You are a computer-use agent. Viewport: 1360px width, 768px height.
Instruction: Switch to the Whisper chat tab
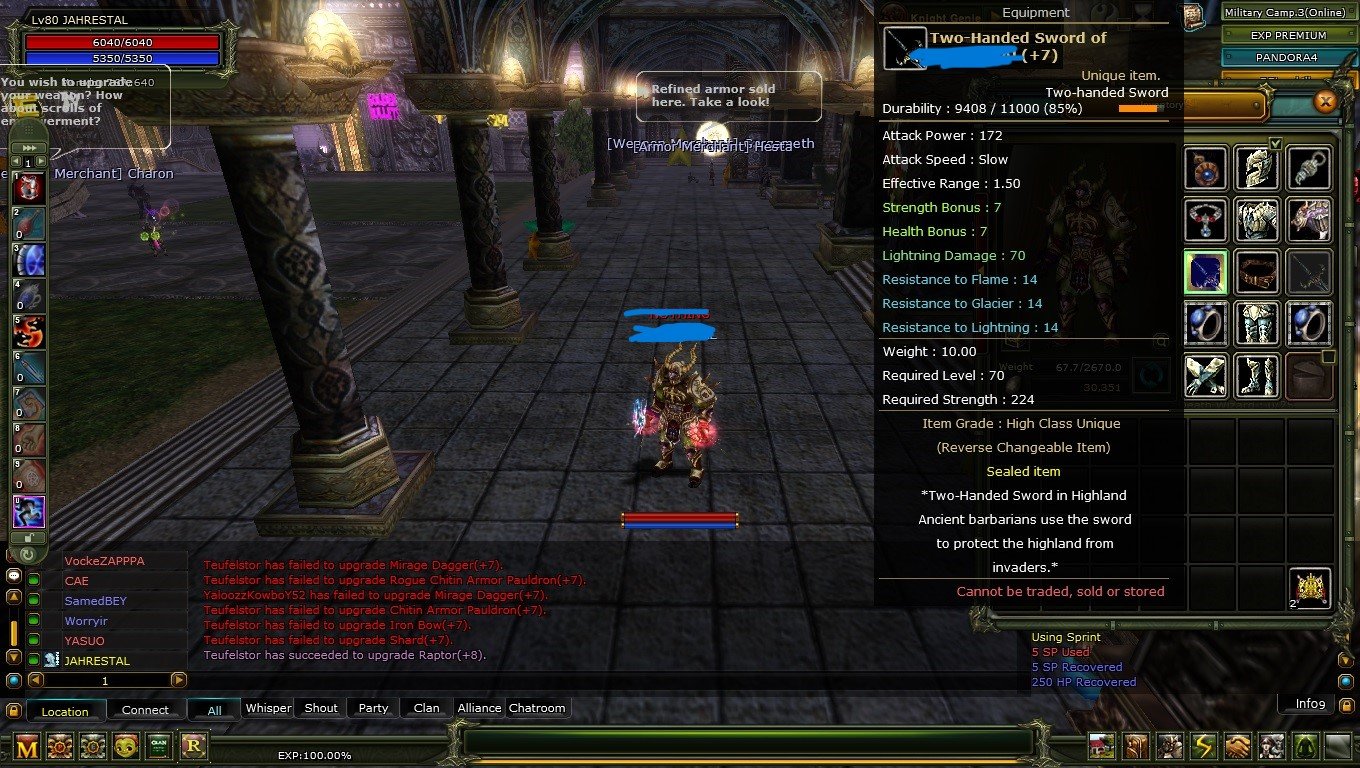tap(268, 708)
